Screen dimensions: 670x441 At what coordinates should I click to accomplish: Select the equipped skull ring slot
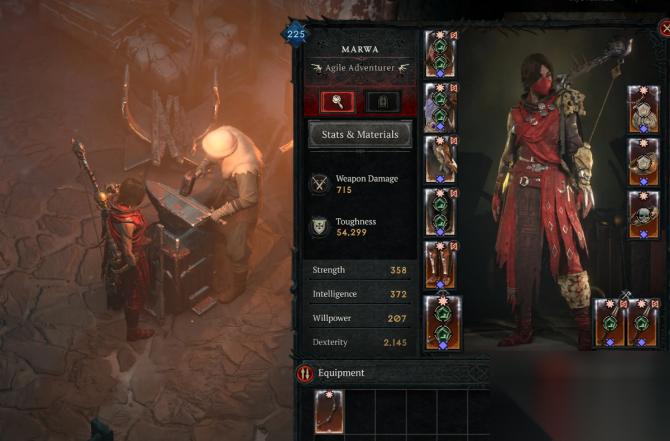point(643,215)
